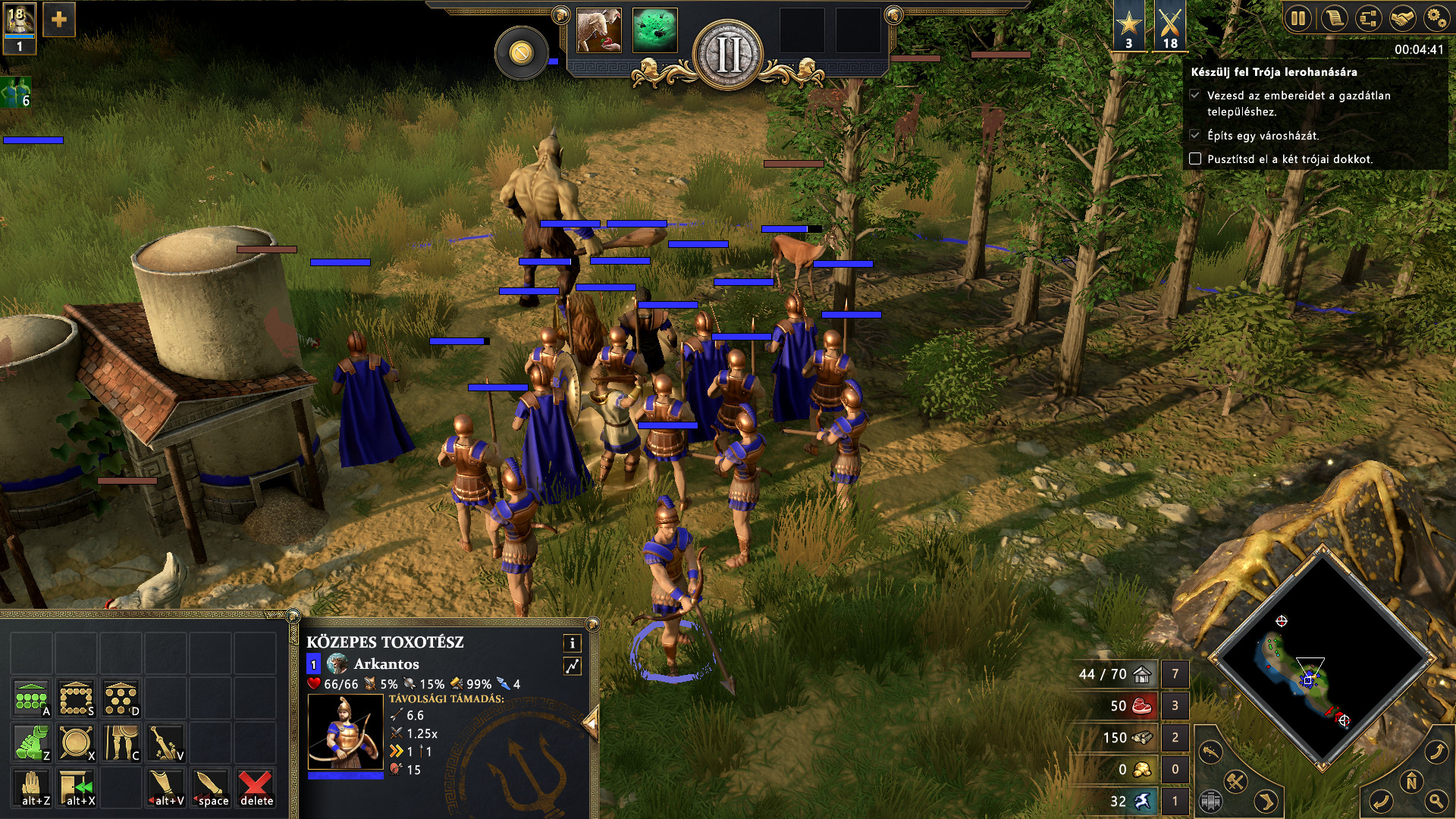Set the green fist aggressive stance

pos(32,743)
